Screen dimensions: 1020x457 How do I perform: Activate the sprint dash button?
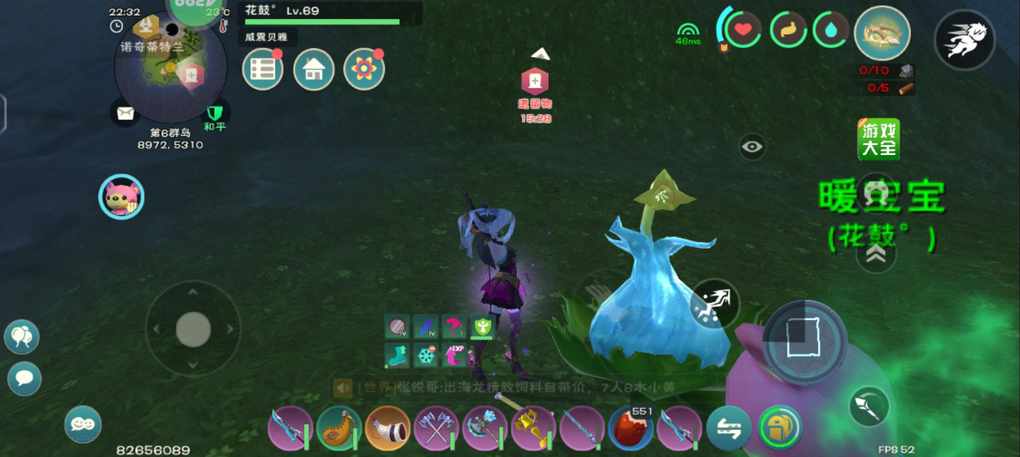tap(964, 40)
